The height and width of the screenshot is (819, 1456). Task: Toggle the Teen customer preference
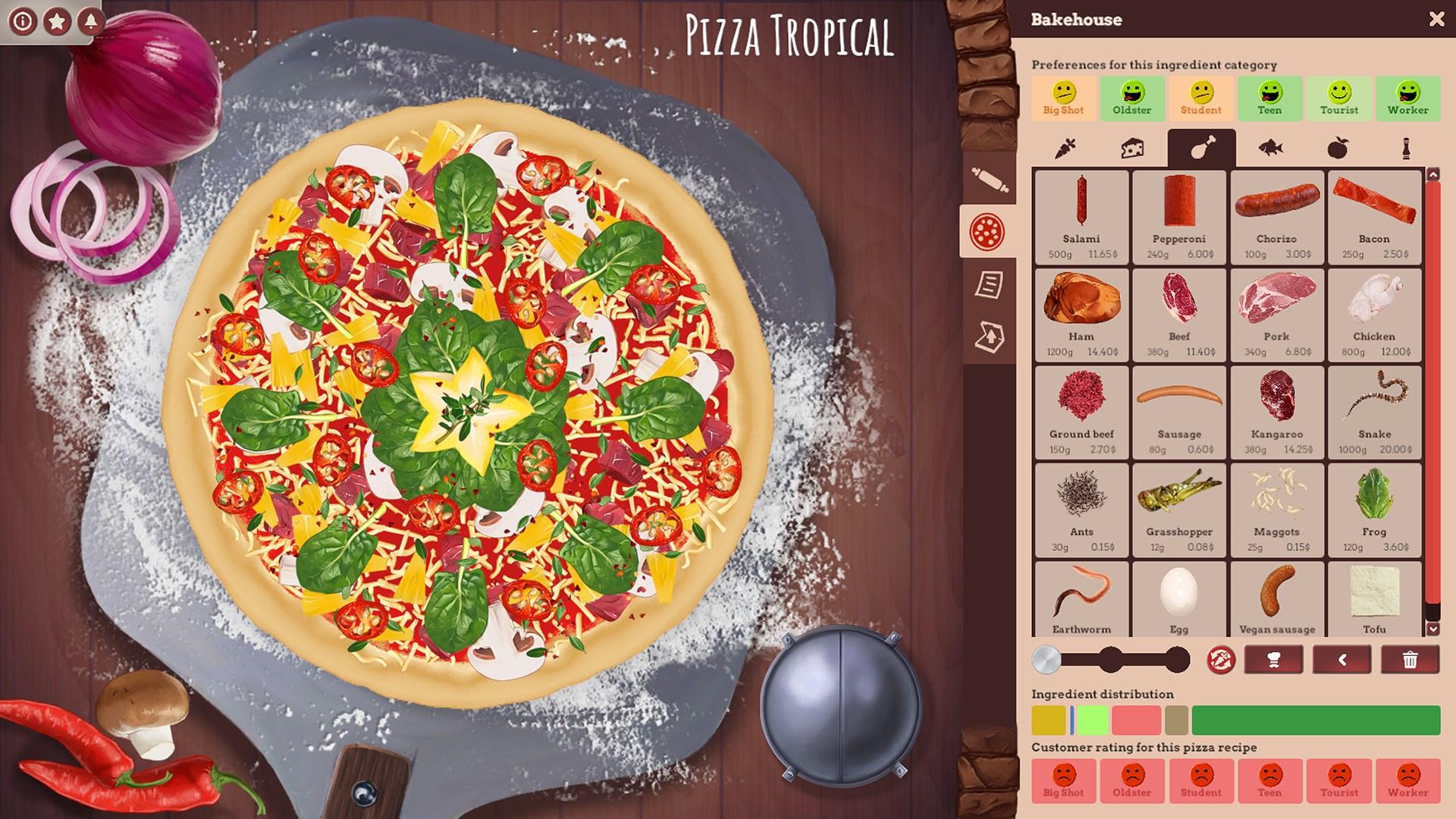tap(1270, 97)
